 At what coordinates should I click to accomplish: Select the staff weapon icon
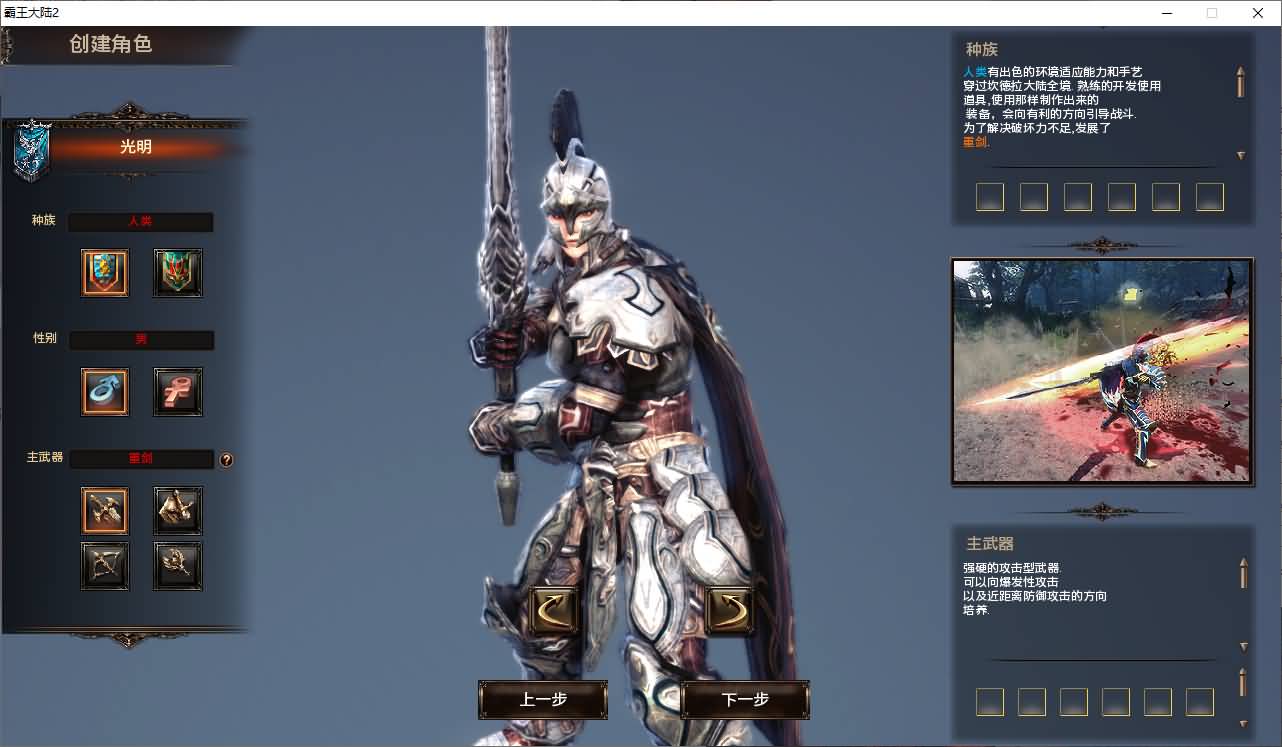click(177, 566)
